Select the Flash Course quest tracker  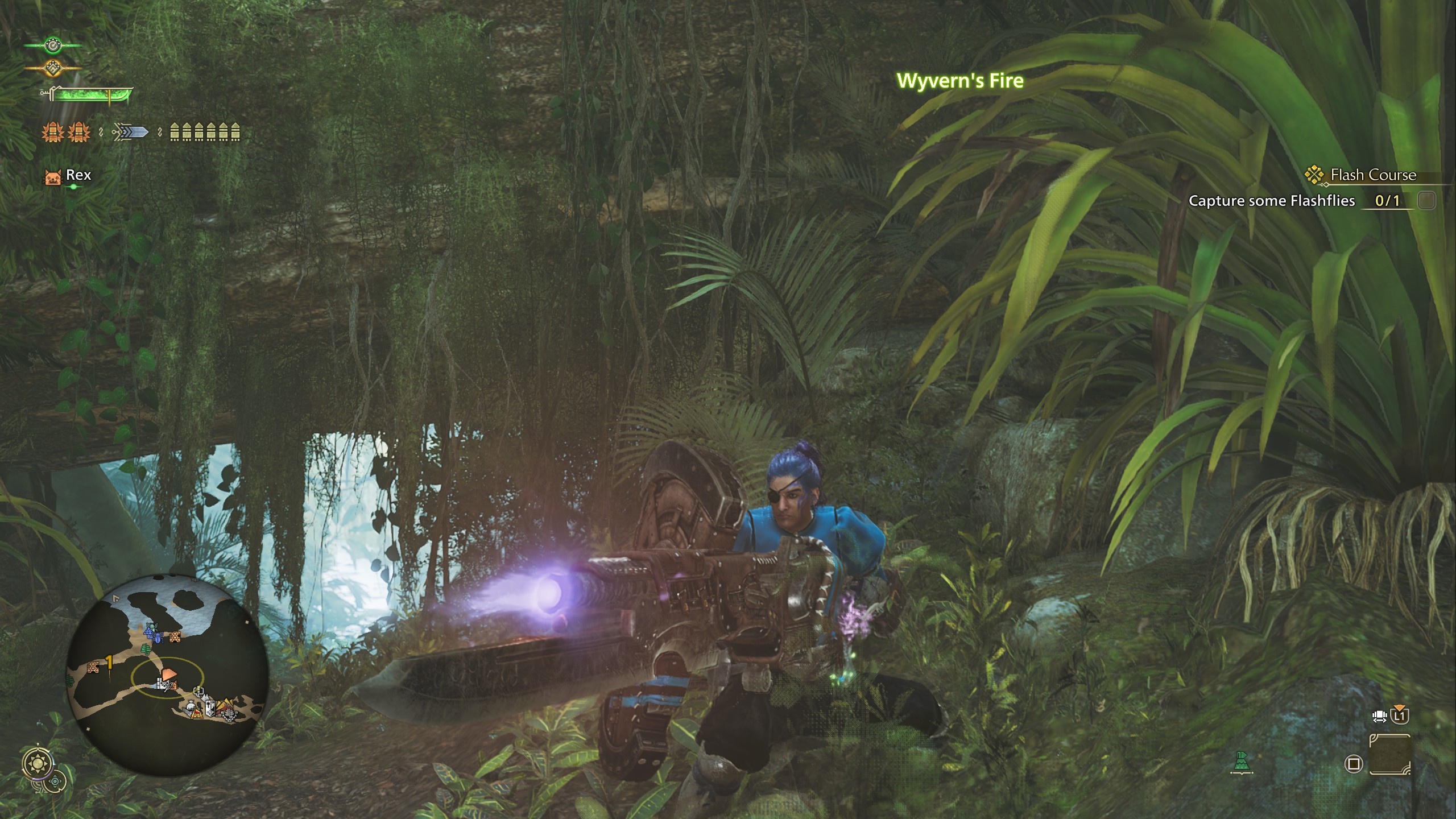click(x=1372, y=175)
